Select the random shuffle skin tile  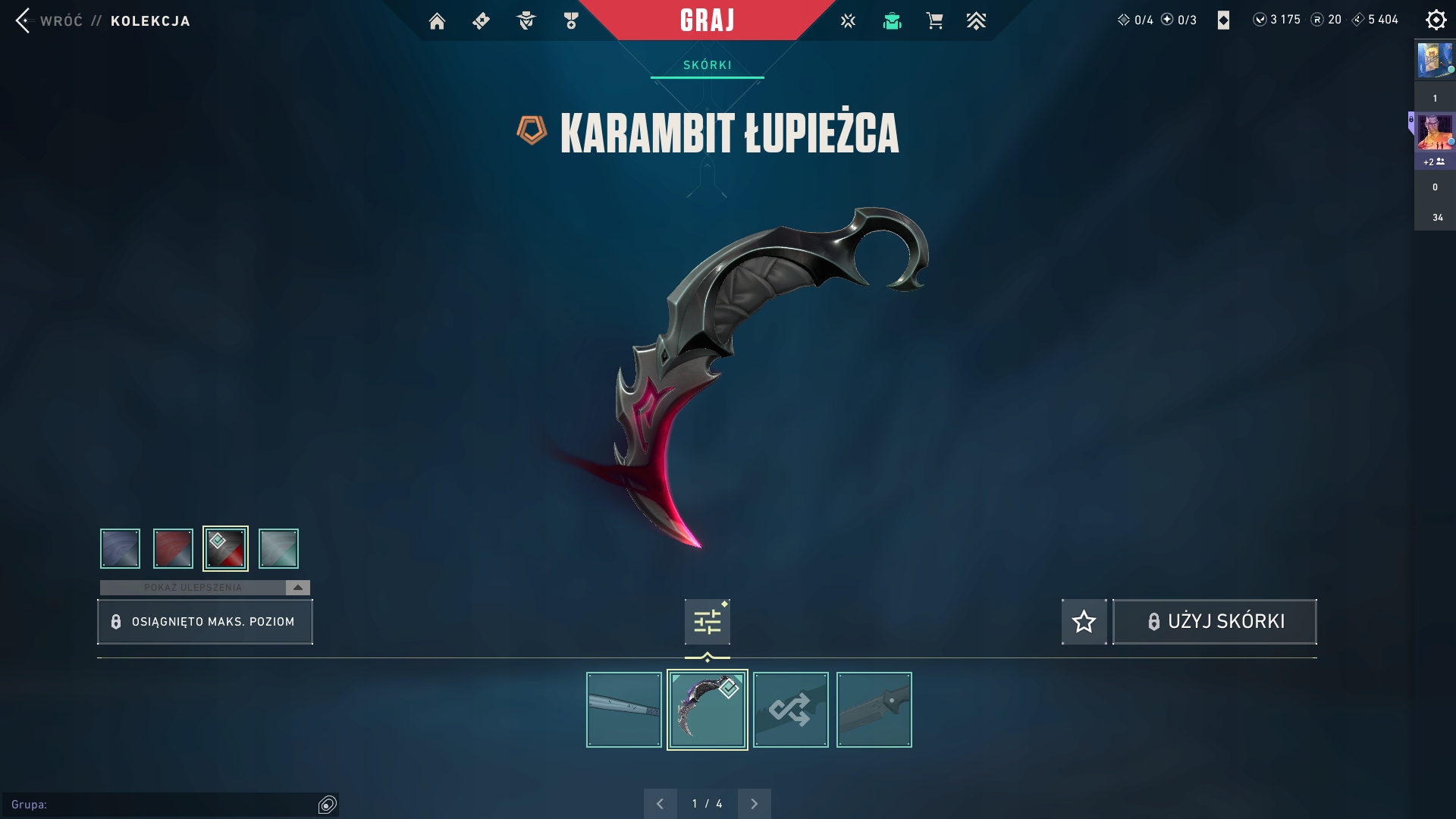pyautogui.click(x=790, y=710)
